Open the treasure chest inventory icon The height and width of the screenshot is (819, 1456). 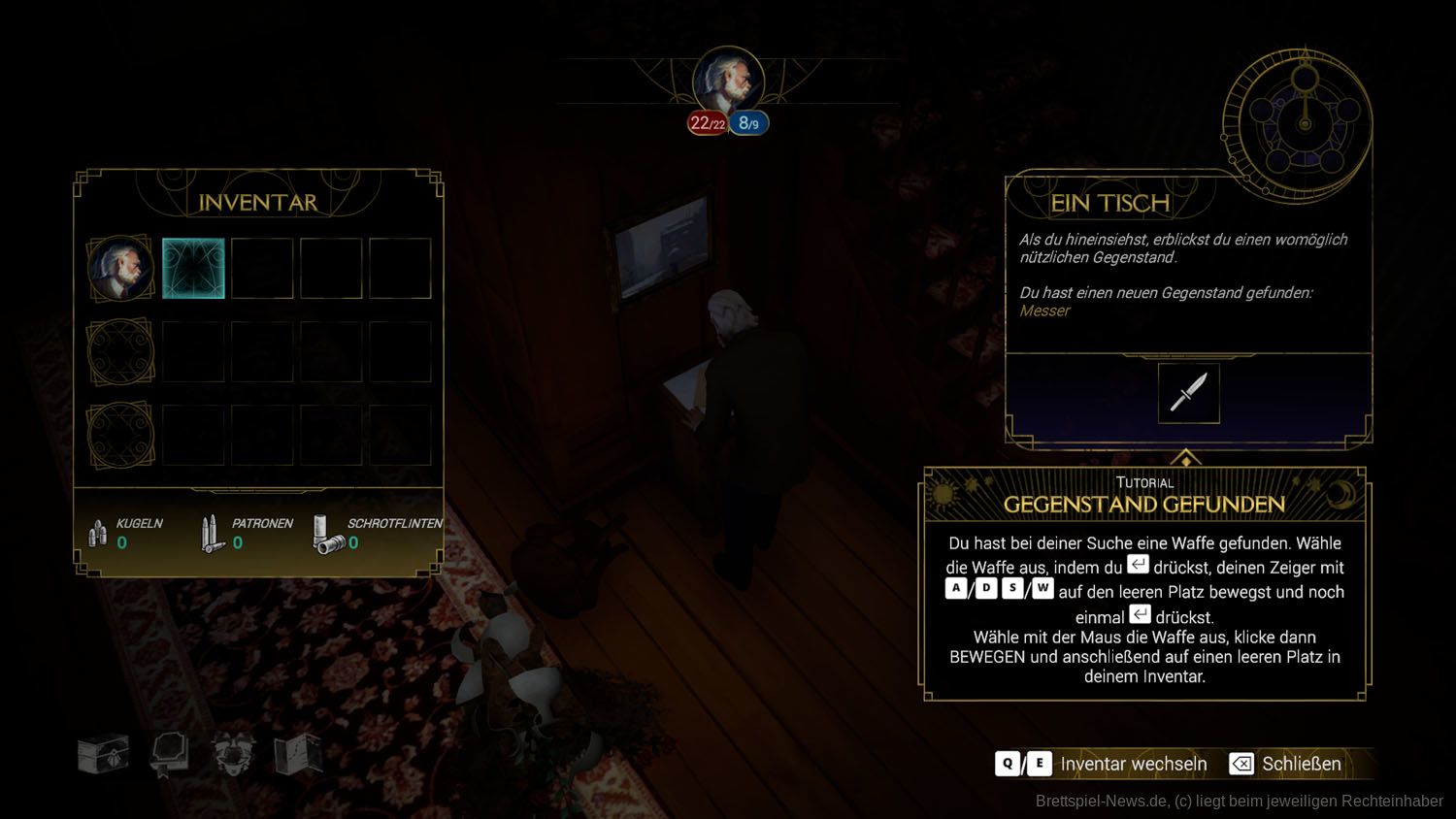point(103,754)
